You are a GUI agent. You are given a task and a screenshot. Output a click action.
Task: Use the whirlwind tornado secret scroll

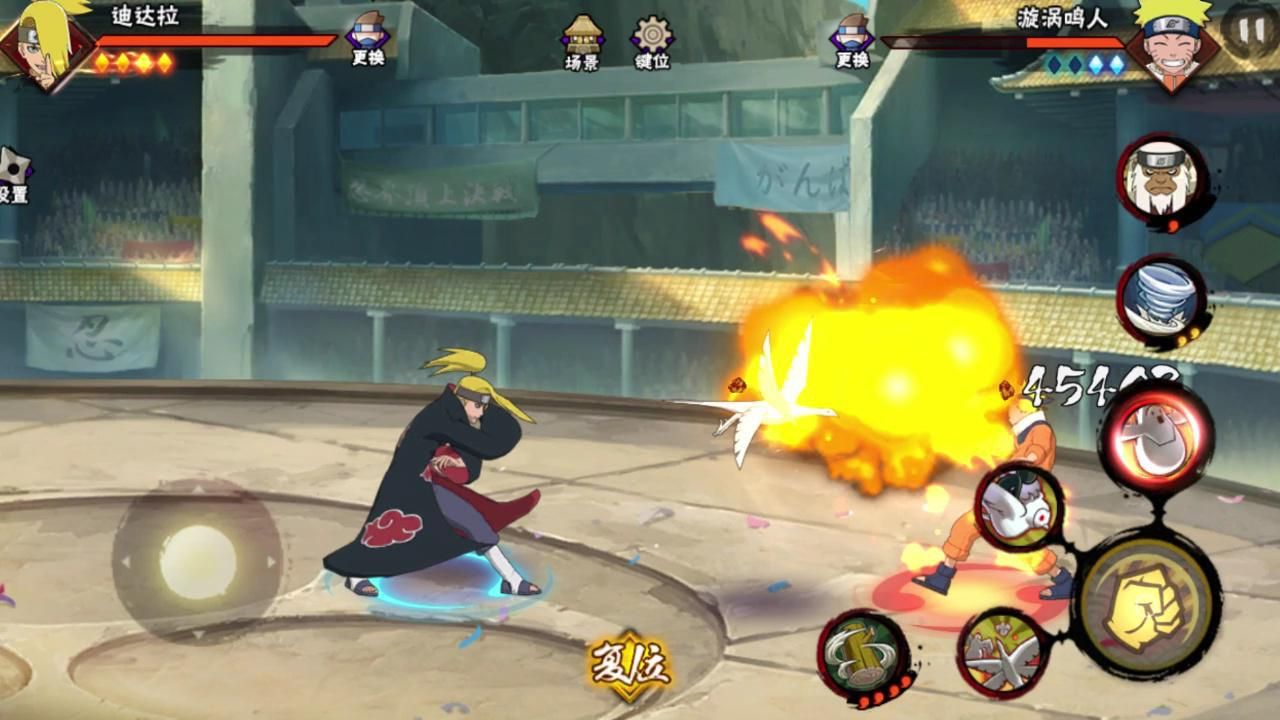[1160, 300]
